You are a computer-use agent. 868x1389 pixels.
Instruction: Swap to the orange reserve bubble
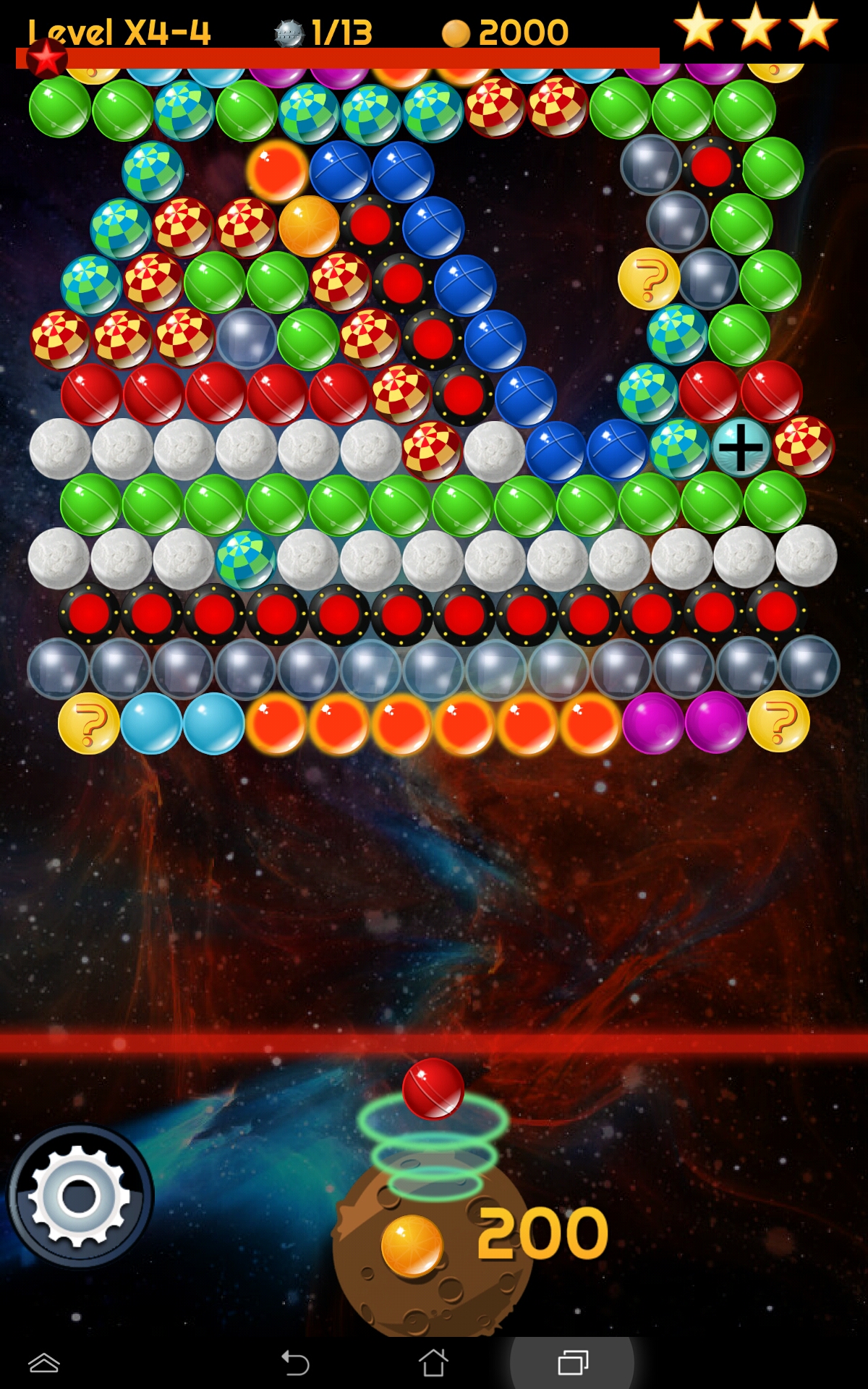pyautogui.click(x=412, y=1246)
